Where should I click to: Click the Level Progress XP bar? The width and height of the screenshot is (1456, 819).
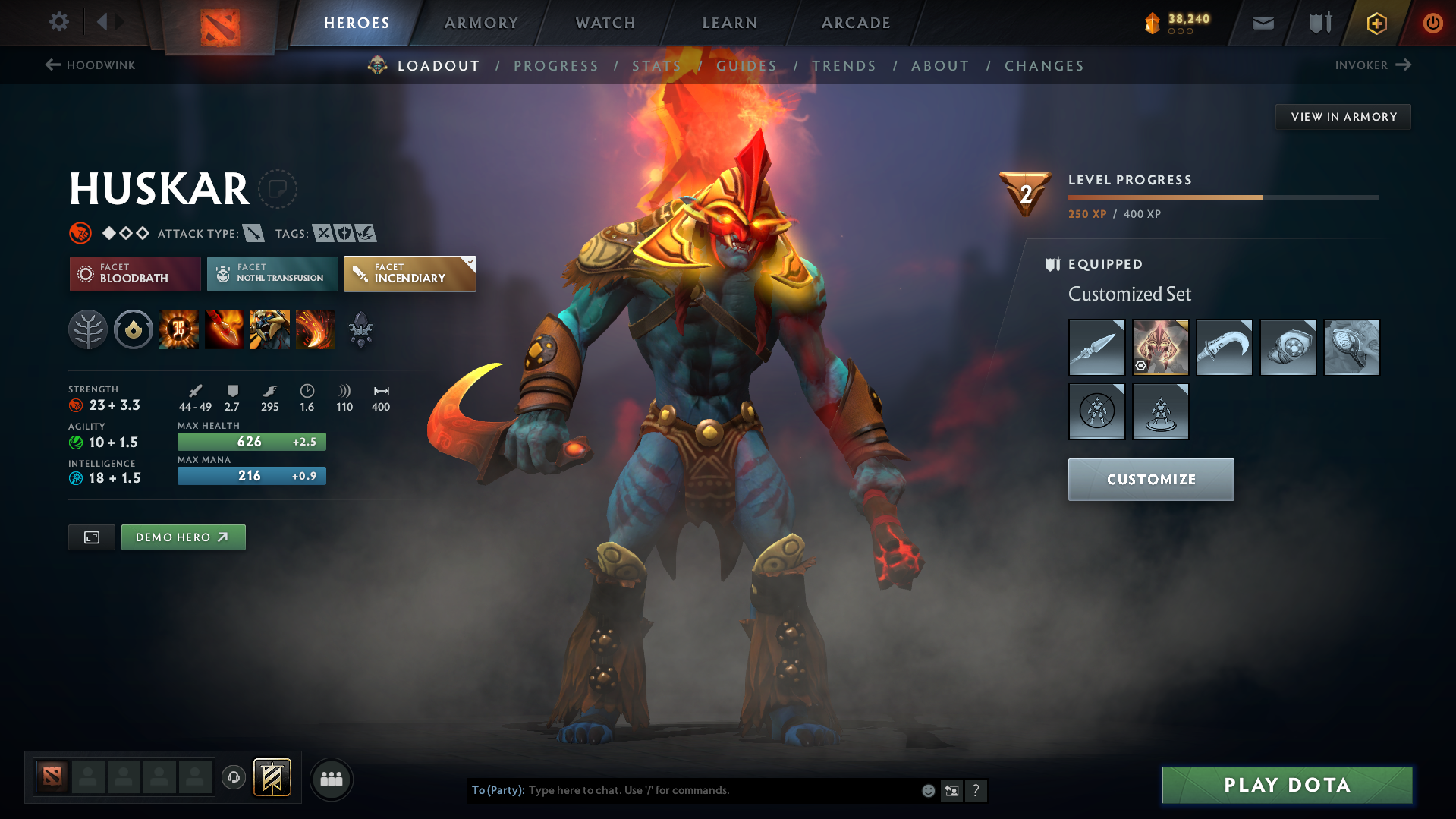(1223, 197)
